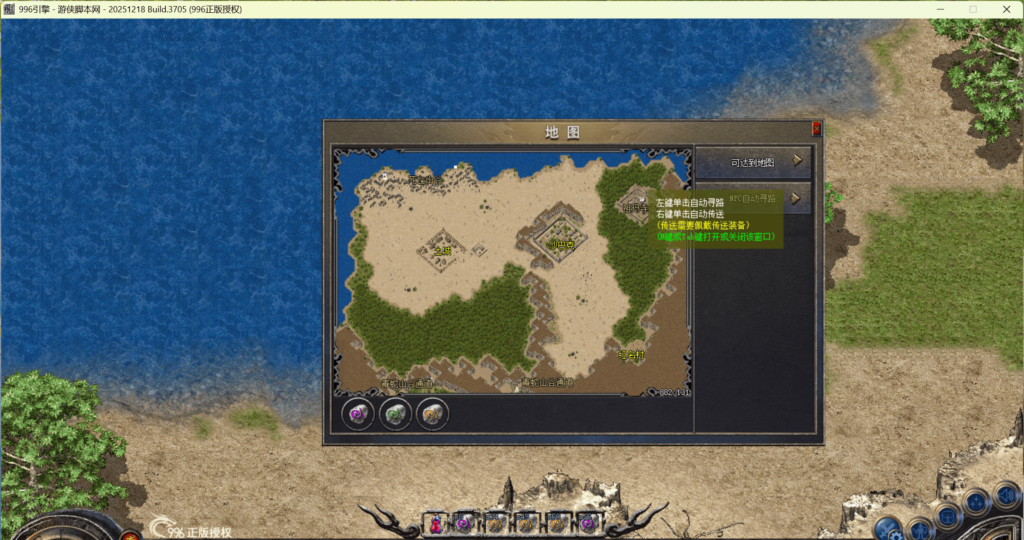The image size is (1024, 540).
Task: Click the green scroll below the map
Action: click(395, 414)
